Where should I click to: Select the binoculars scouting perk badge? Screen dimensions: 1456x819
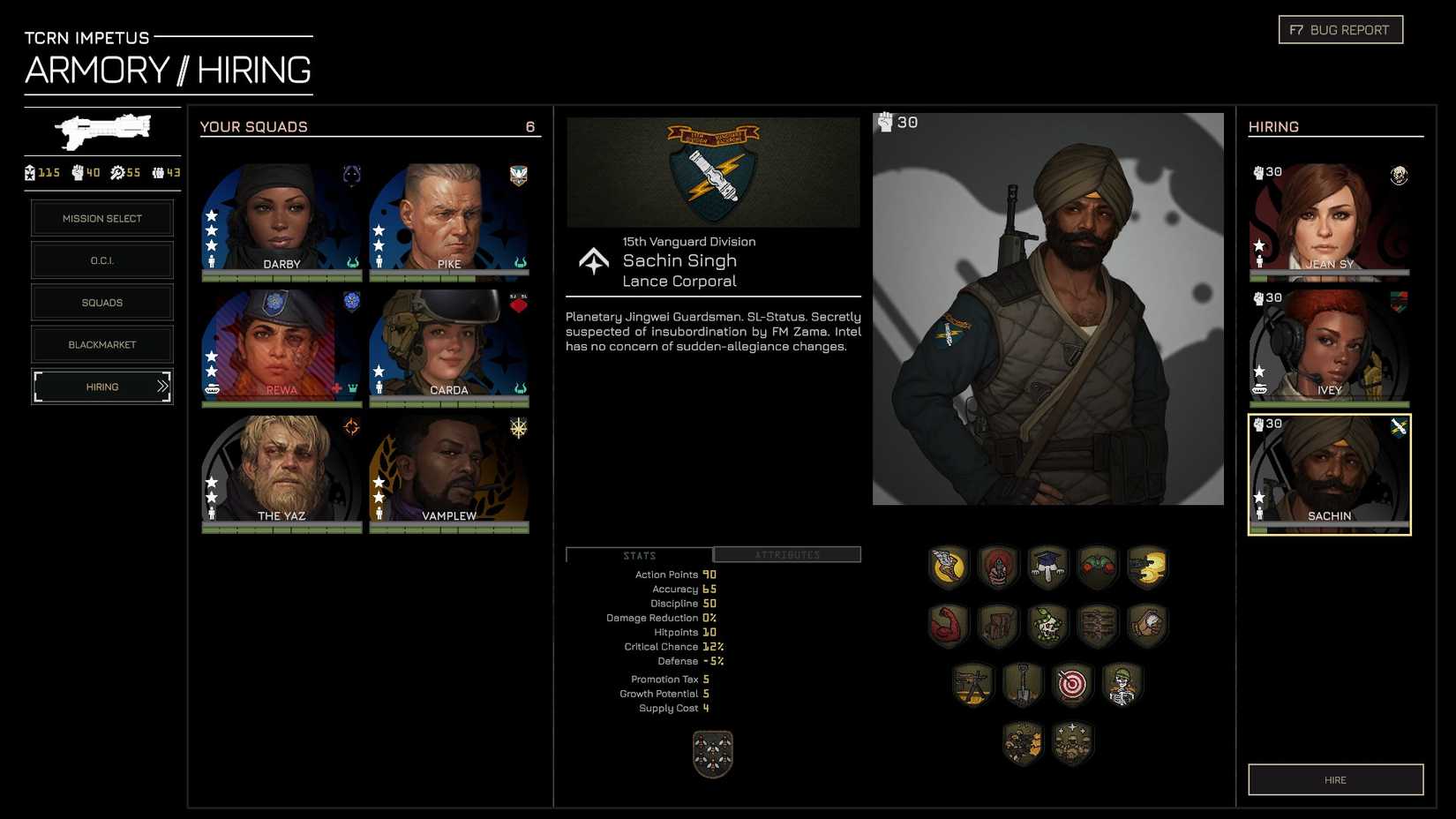(x=1098, y=566)
